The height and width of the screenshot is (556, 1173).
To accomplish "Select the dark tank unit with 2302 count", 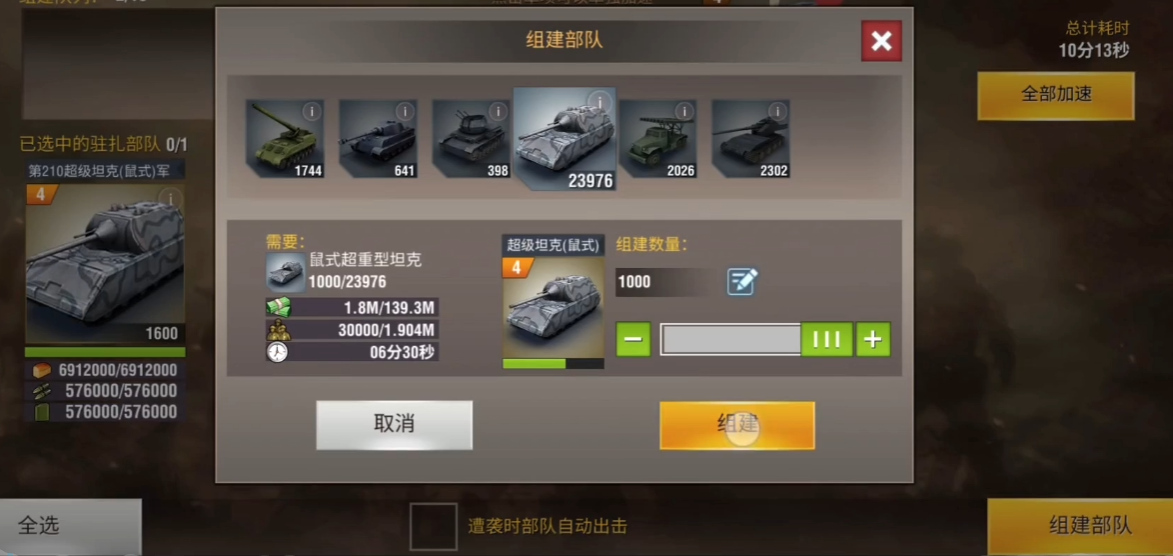I will pyautogui.click(x=750, y=138).
